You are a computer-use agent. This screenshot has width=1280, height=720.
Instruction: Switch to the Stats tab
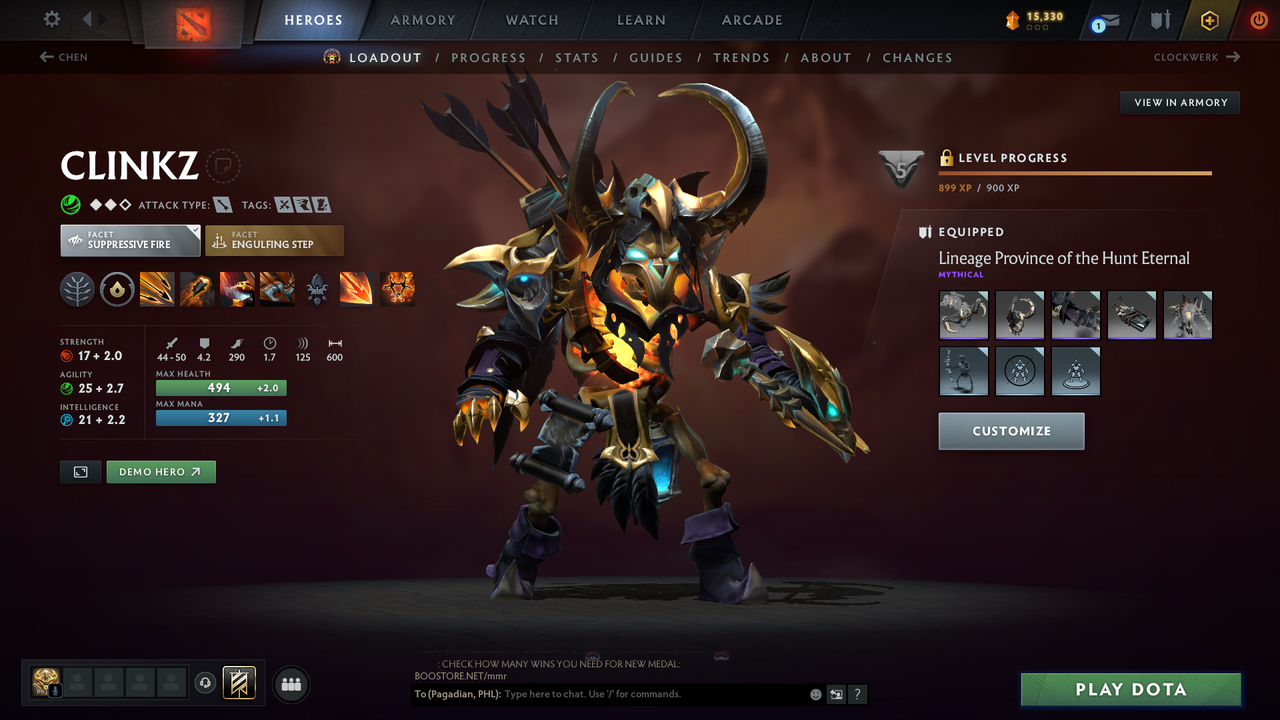(577, 57)
